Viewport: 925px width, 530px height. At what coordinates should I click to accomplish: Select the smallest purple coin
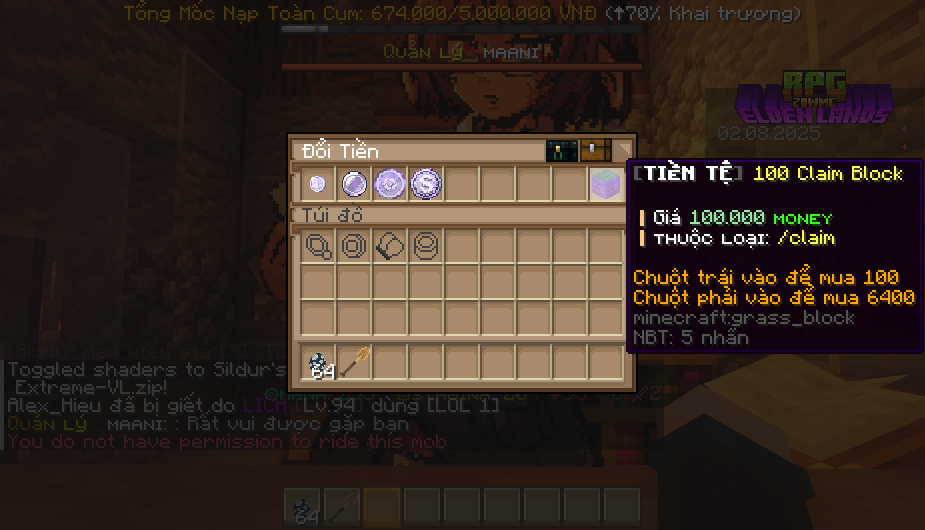[x=318, y=184]
